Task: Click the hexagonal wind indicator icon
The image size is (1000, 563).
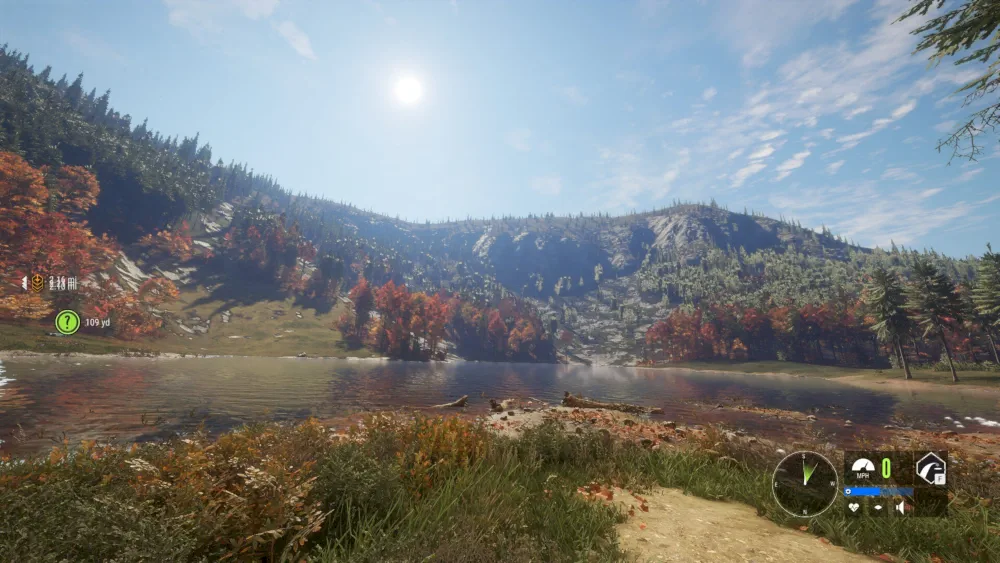Action: [931, 468]
